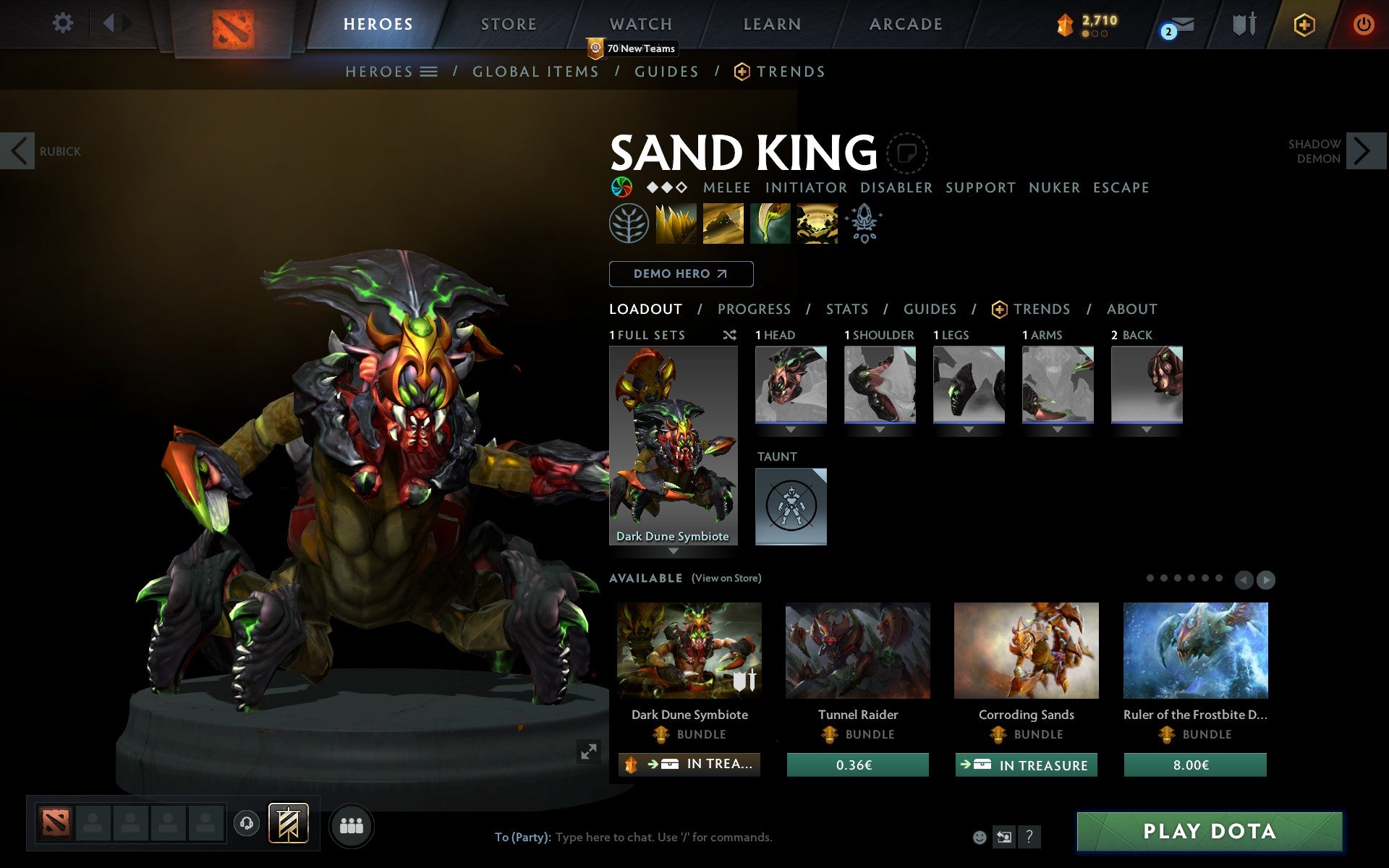The image size is (1389, 868).
Task: Select the Burrowstrike ability icon
Action: click(677, 224)
